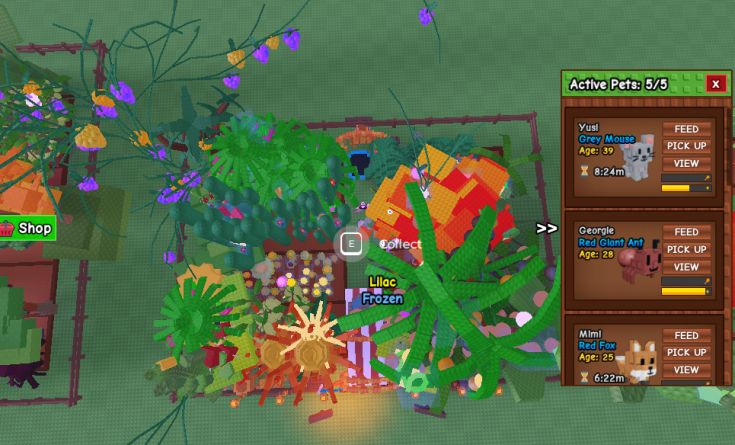The image size is (735, 445).
Task: View Georgie the Red Giant Ant
Action: tap(686, 267)
